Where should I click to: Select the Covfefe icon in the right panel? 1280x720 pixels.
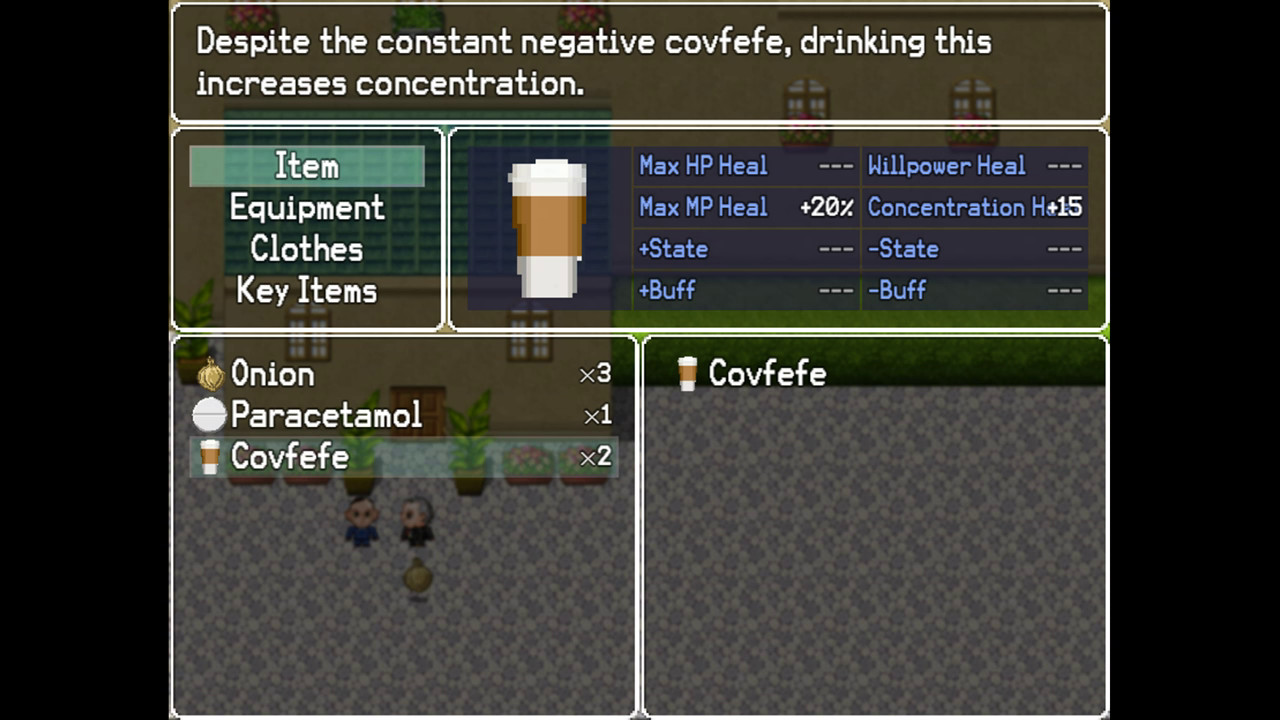point(689,373)
